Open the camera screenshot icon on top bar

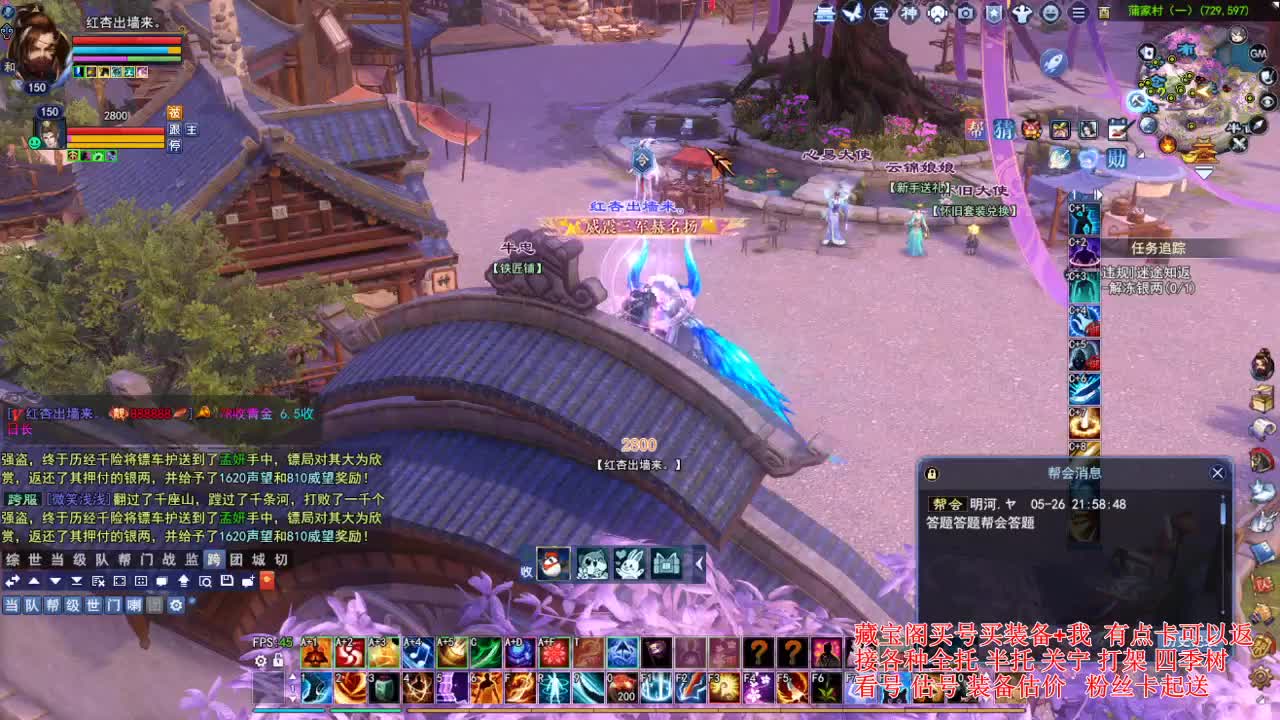(965, 14)
